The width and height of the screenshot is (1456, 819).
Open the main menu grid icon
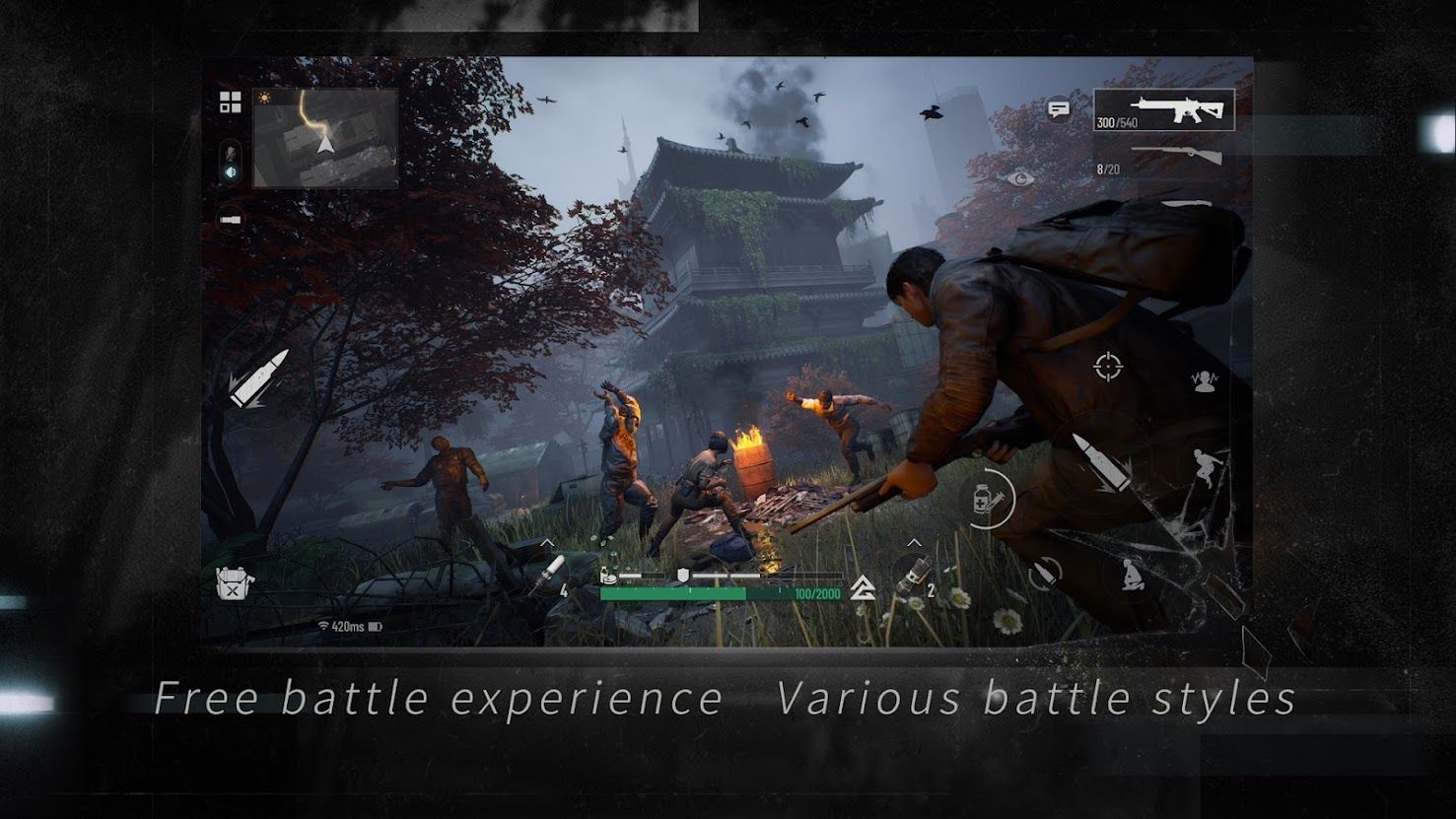click(x=230, y=100)
